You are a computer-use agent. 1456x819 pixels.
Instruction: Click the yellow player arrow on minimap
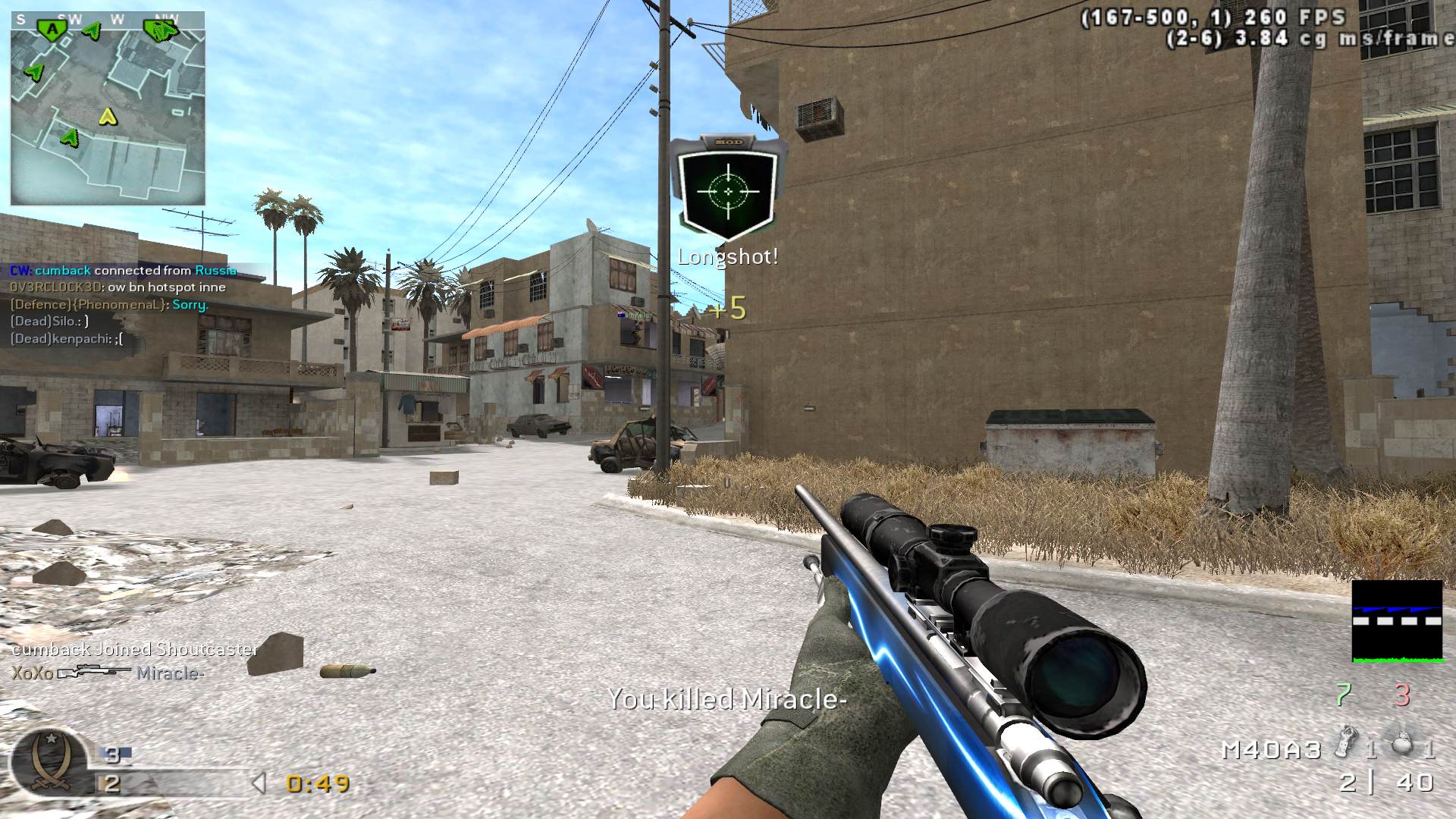pyautogui.click(x=108, y=116)
